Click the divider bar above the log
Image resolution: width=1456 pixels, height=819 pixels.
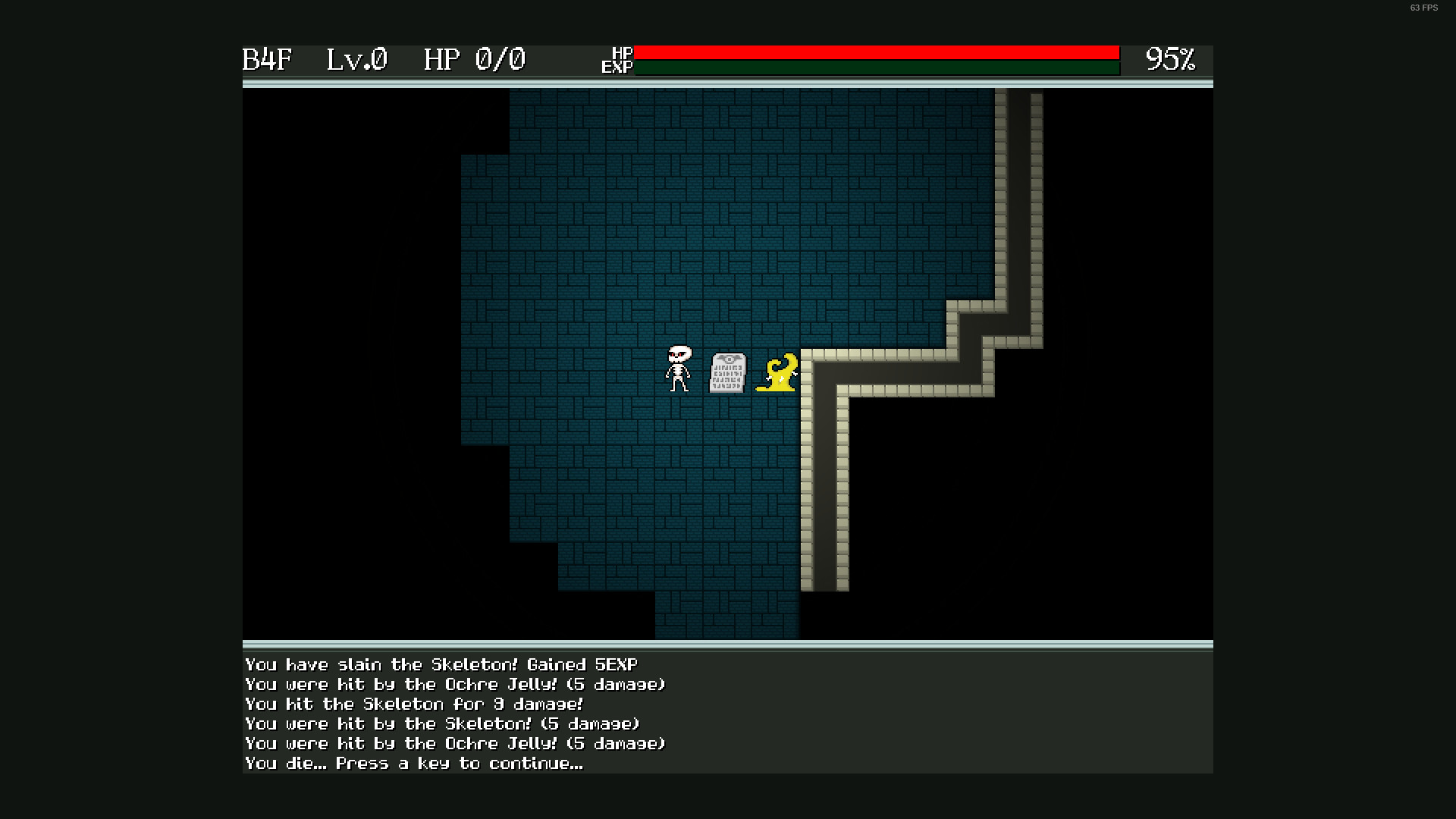tap(728, 646)
